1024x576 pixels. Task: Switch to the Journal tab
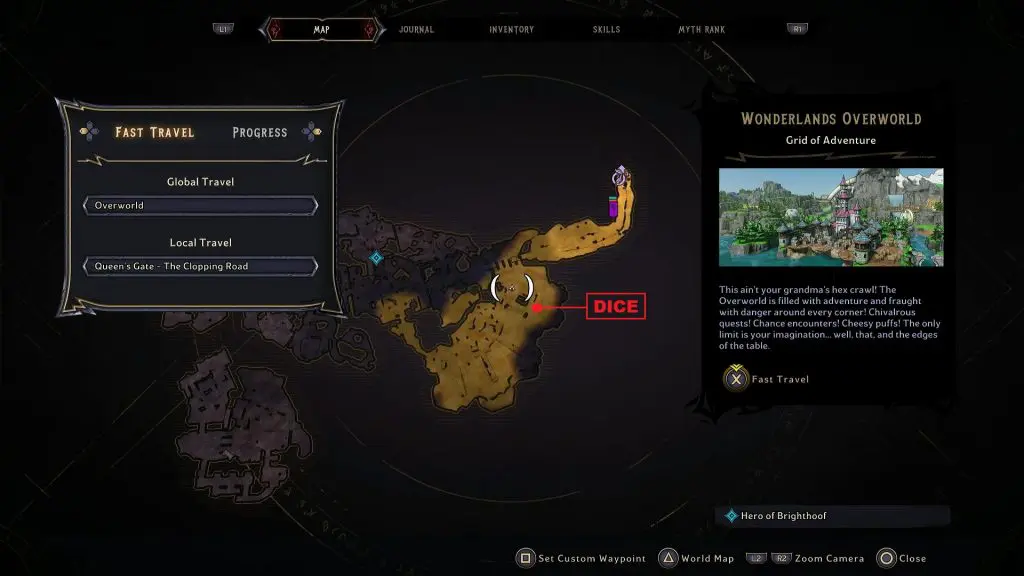[x=416, y=30]
